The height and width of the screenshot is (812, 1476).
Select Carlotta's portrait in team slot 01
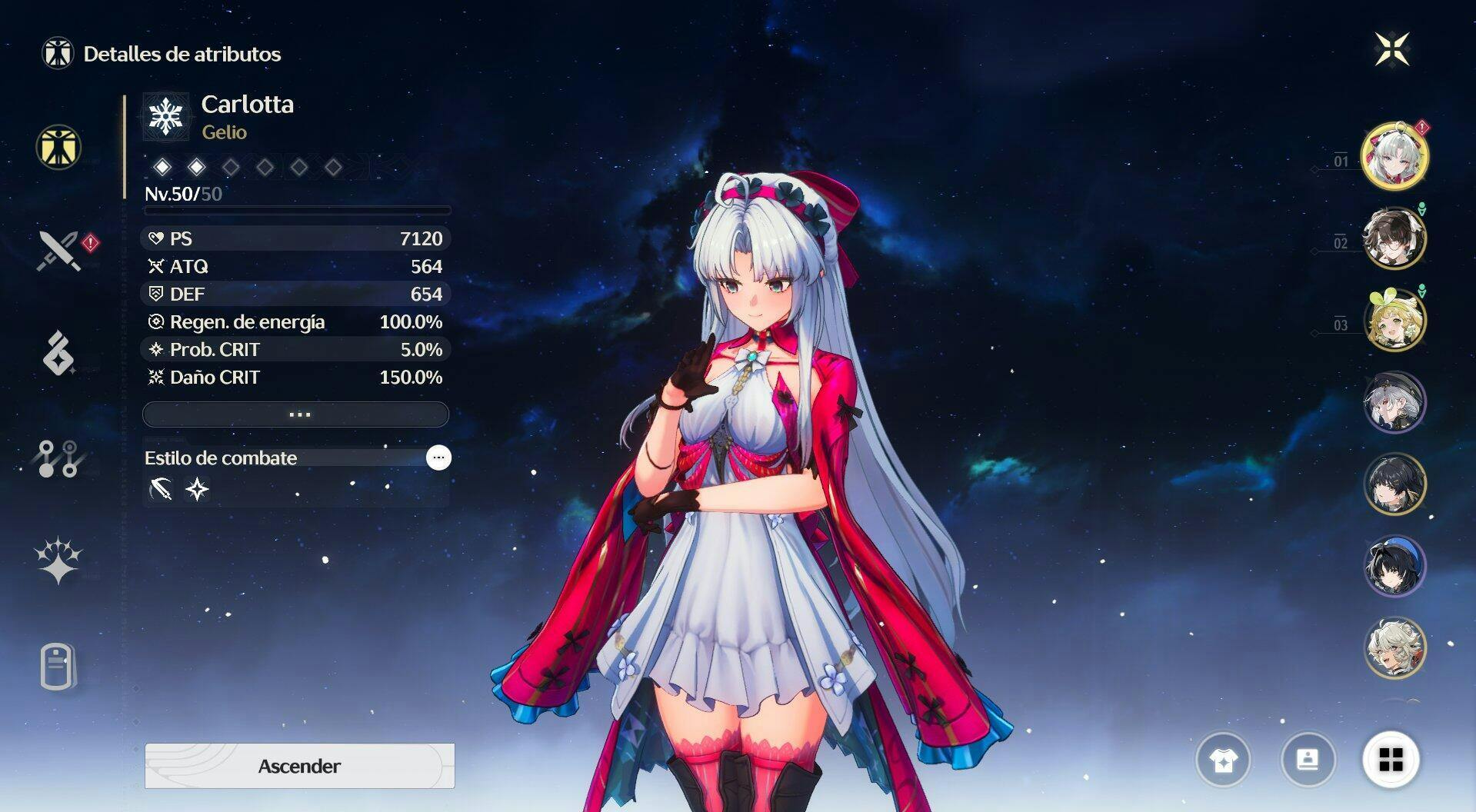[1394, 156]
